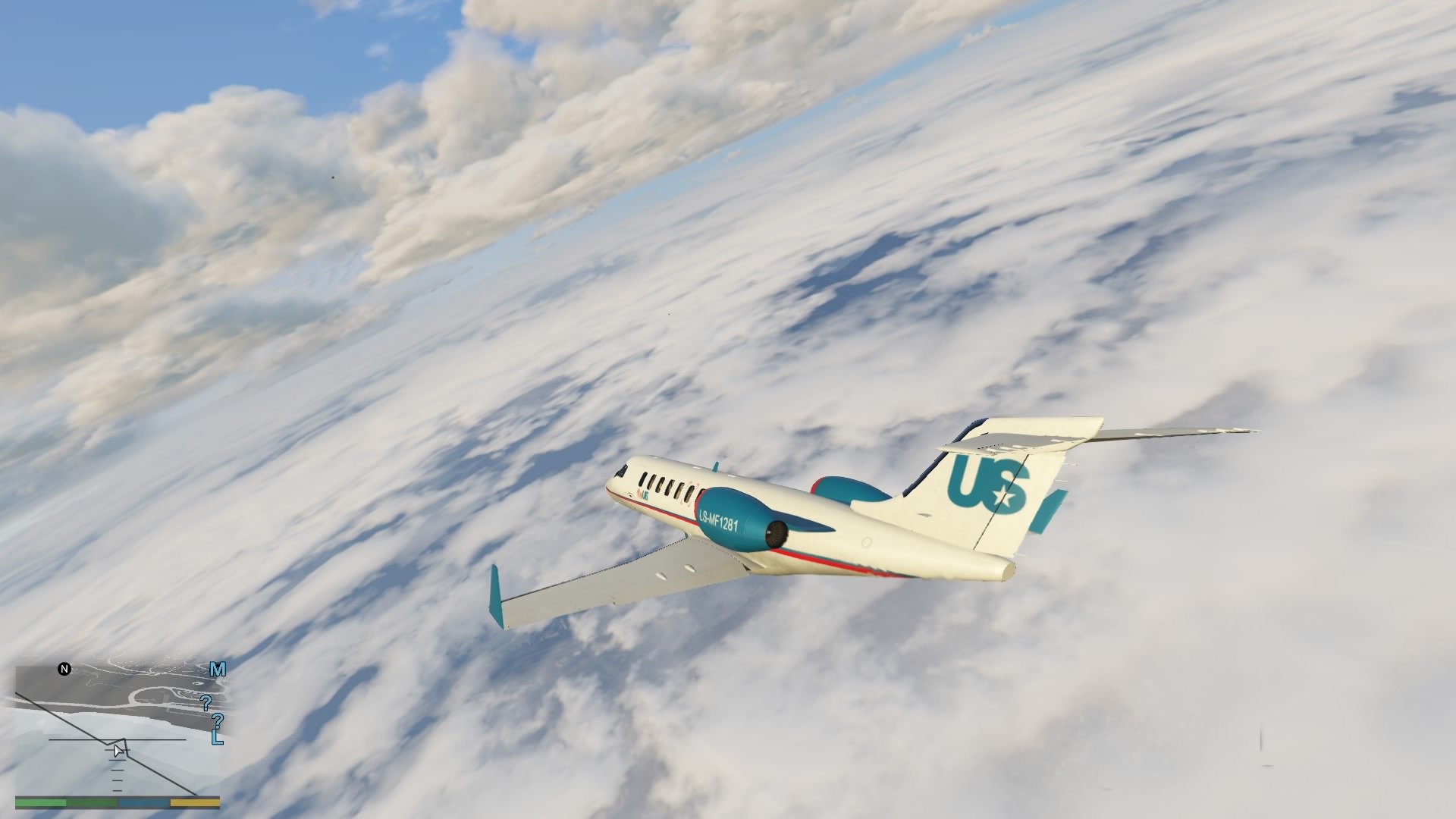Image resolution: width=1456 pixels, height=819 pixels.
Task: Click the lower question mark blip
Action: 218,722
